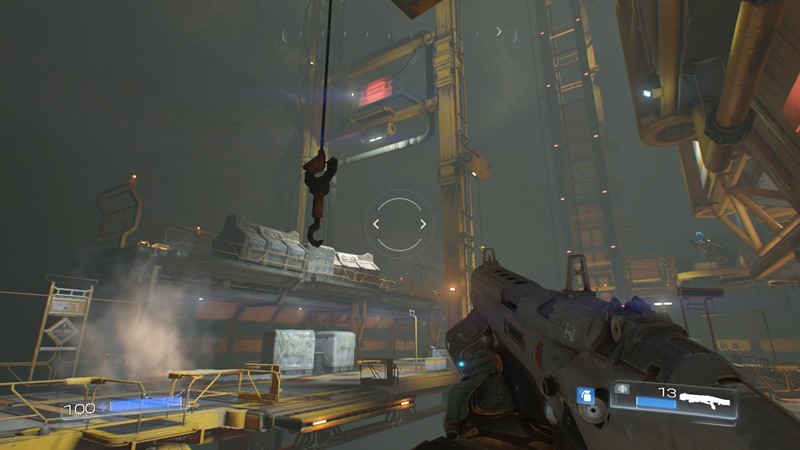Select the blue frag grenade equipment icon
This screenshot has height=450, width=800.
(586, 397)
